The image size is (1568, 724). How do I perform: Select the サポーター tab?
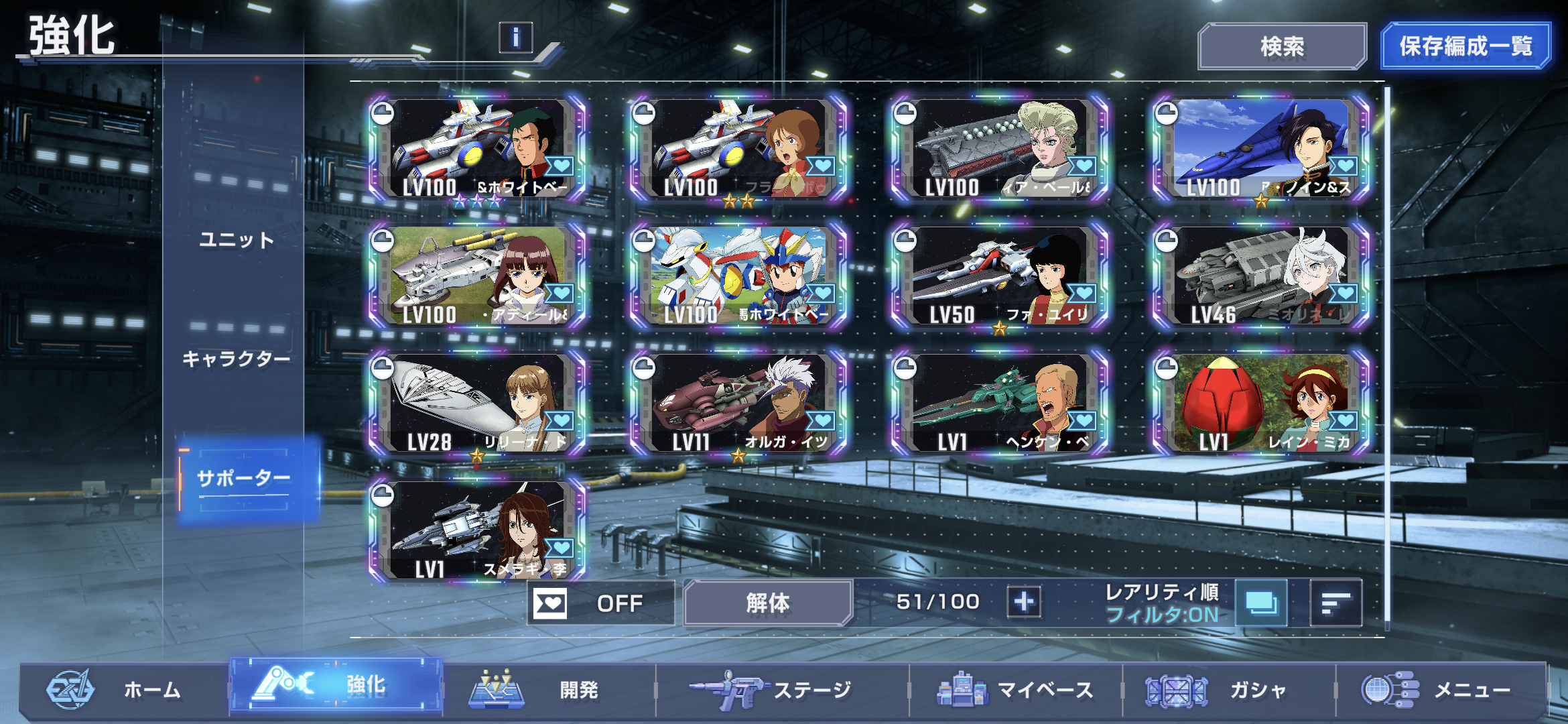coord(244,479)
